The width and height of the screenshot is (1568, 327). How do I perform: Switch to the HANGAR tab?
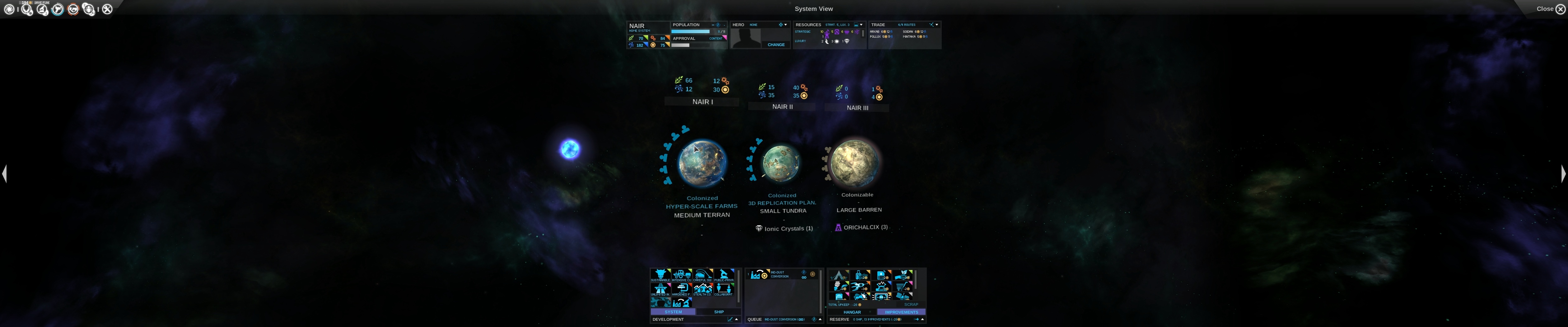point(852,312)
